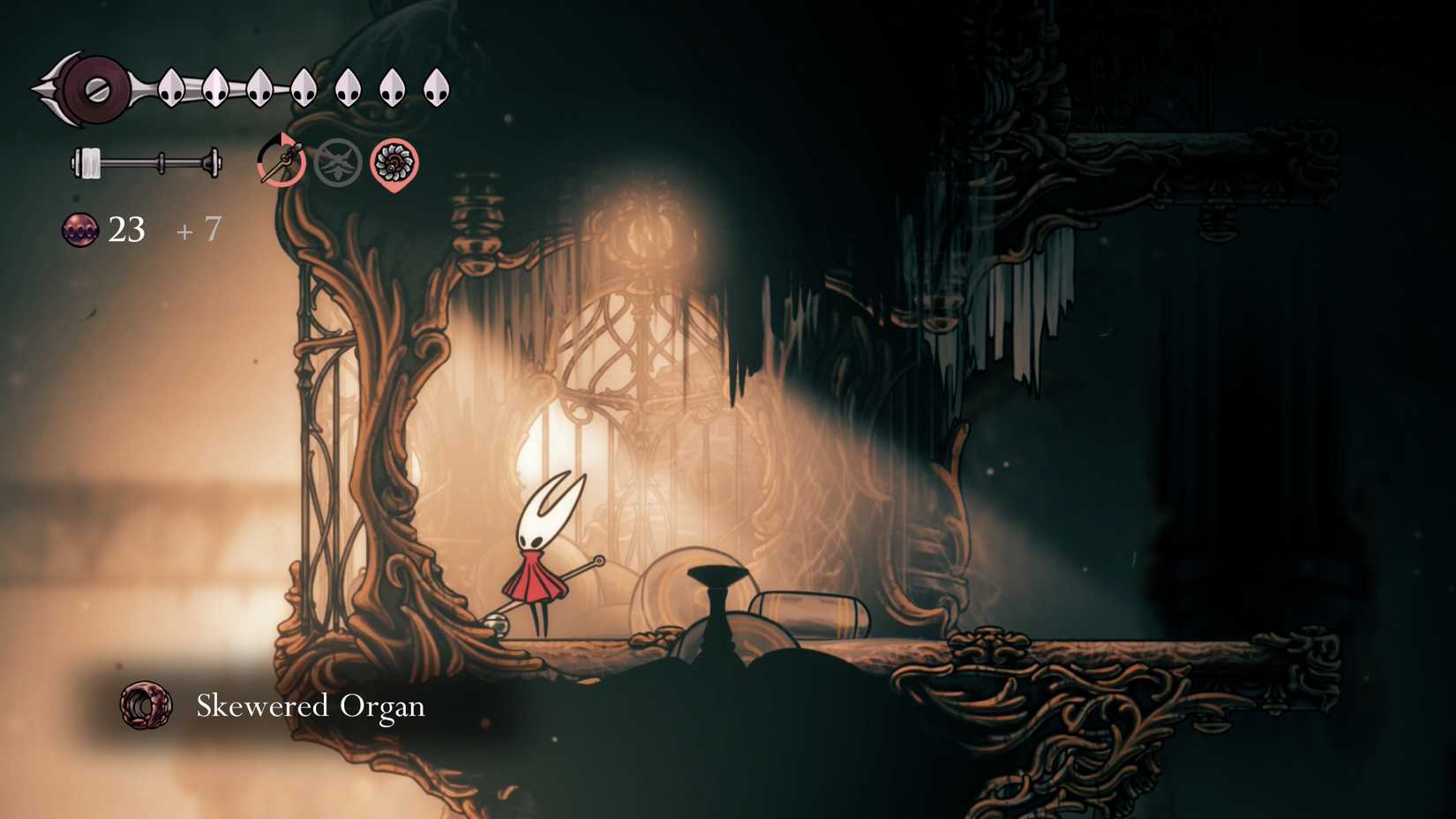Click the greyed-out insect tool icon

point(338,163)
